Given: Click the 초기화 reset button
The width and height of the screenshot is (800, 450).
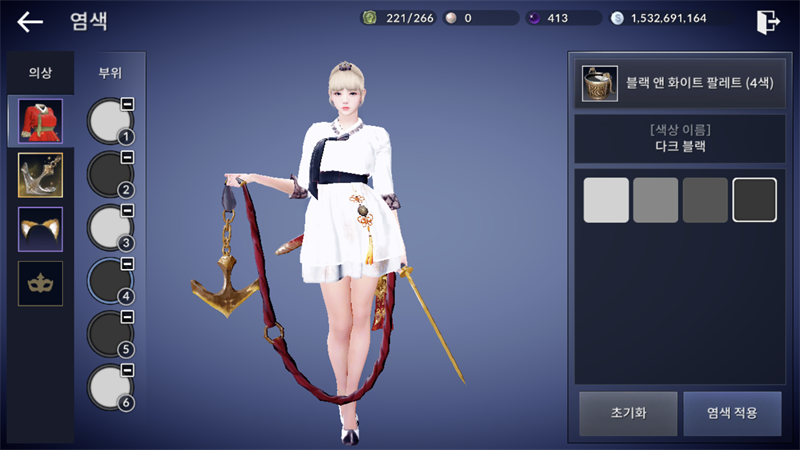Looking at the screenshot, I should [x=626, y=413].
